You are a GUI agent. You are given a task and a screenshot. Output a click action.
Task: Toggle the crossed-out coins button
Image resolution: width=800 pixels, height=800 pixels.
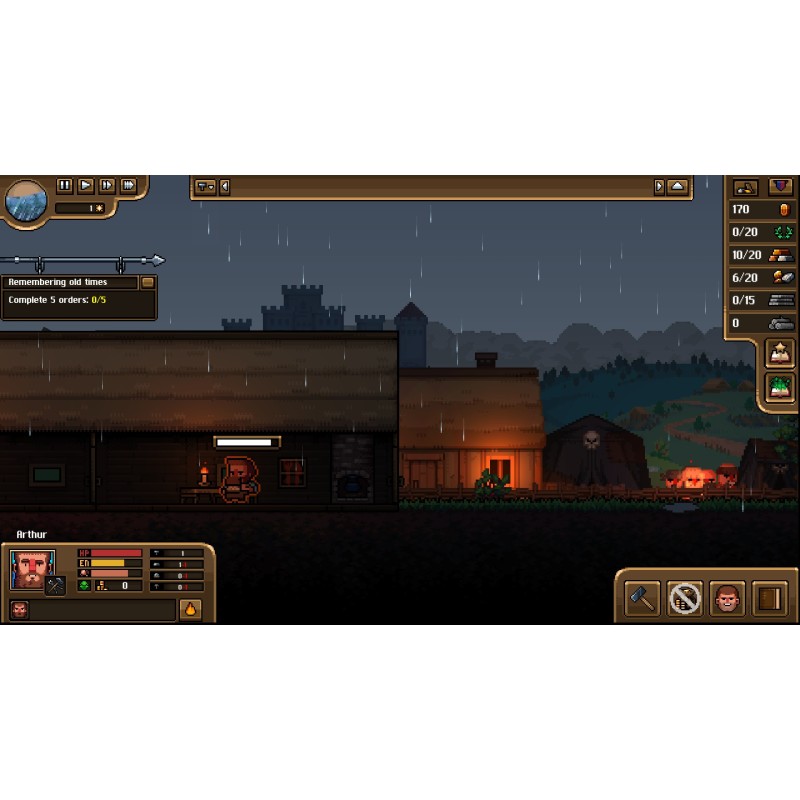pyautogui.click(x=685, y=599)
